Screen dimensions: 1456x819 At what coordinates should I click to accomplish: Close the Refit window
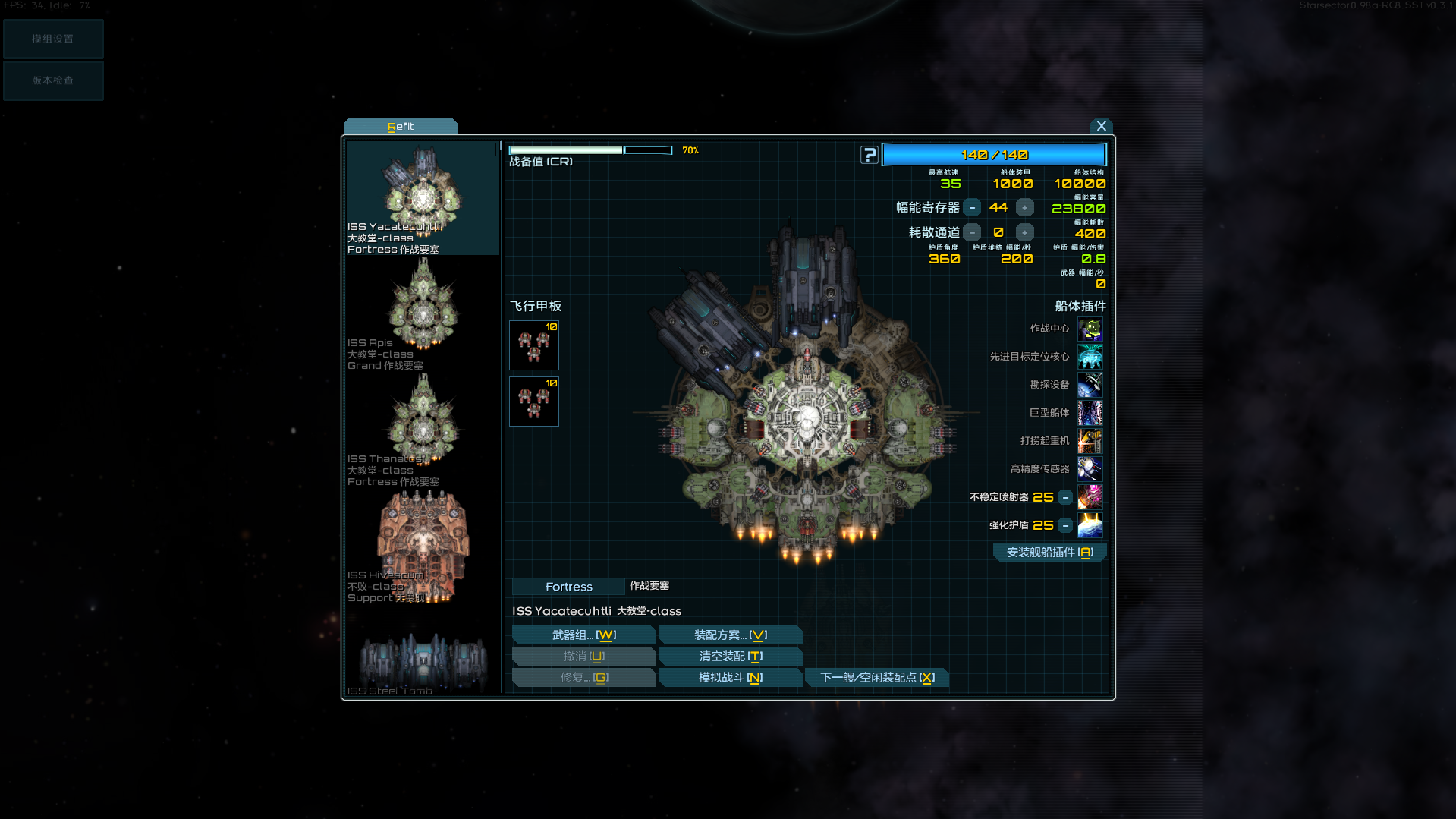[x=1101, y=126]
